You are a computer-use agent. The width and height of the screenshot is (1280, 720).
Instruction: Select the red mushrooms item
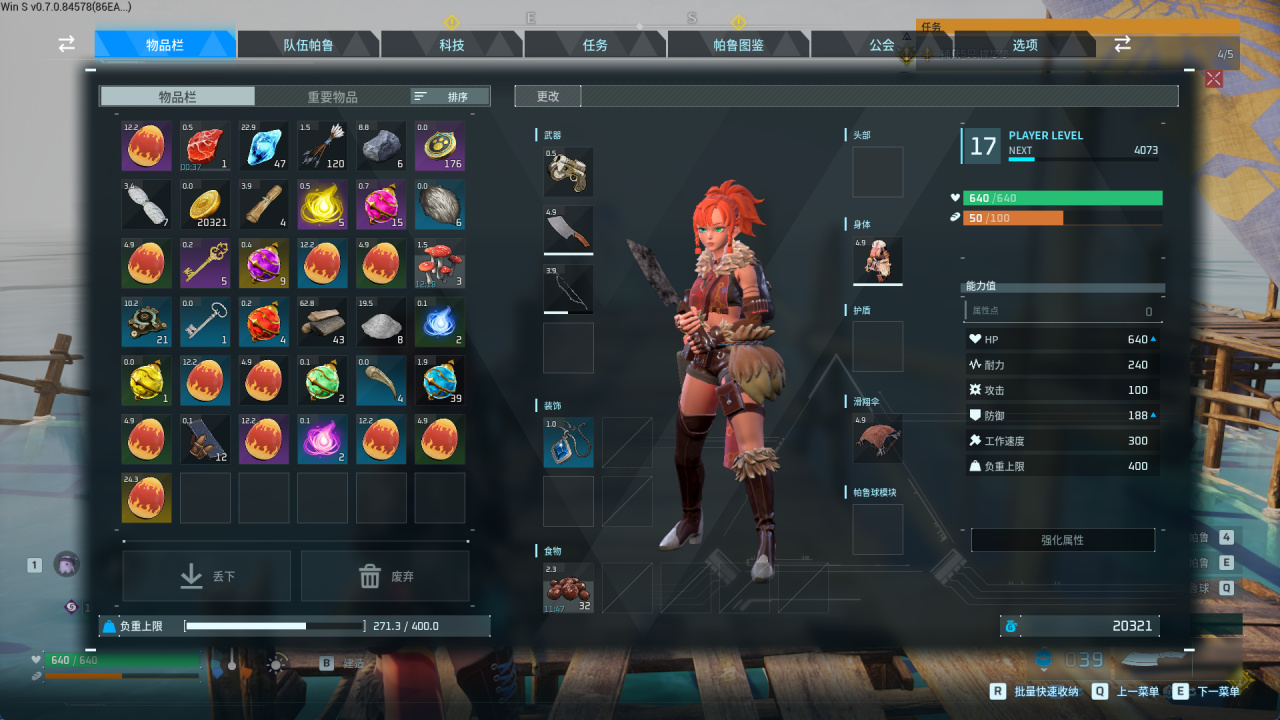(x=440, y=264)
